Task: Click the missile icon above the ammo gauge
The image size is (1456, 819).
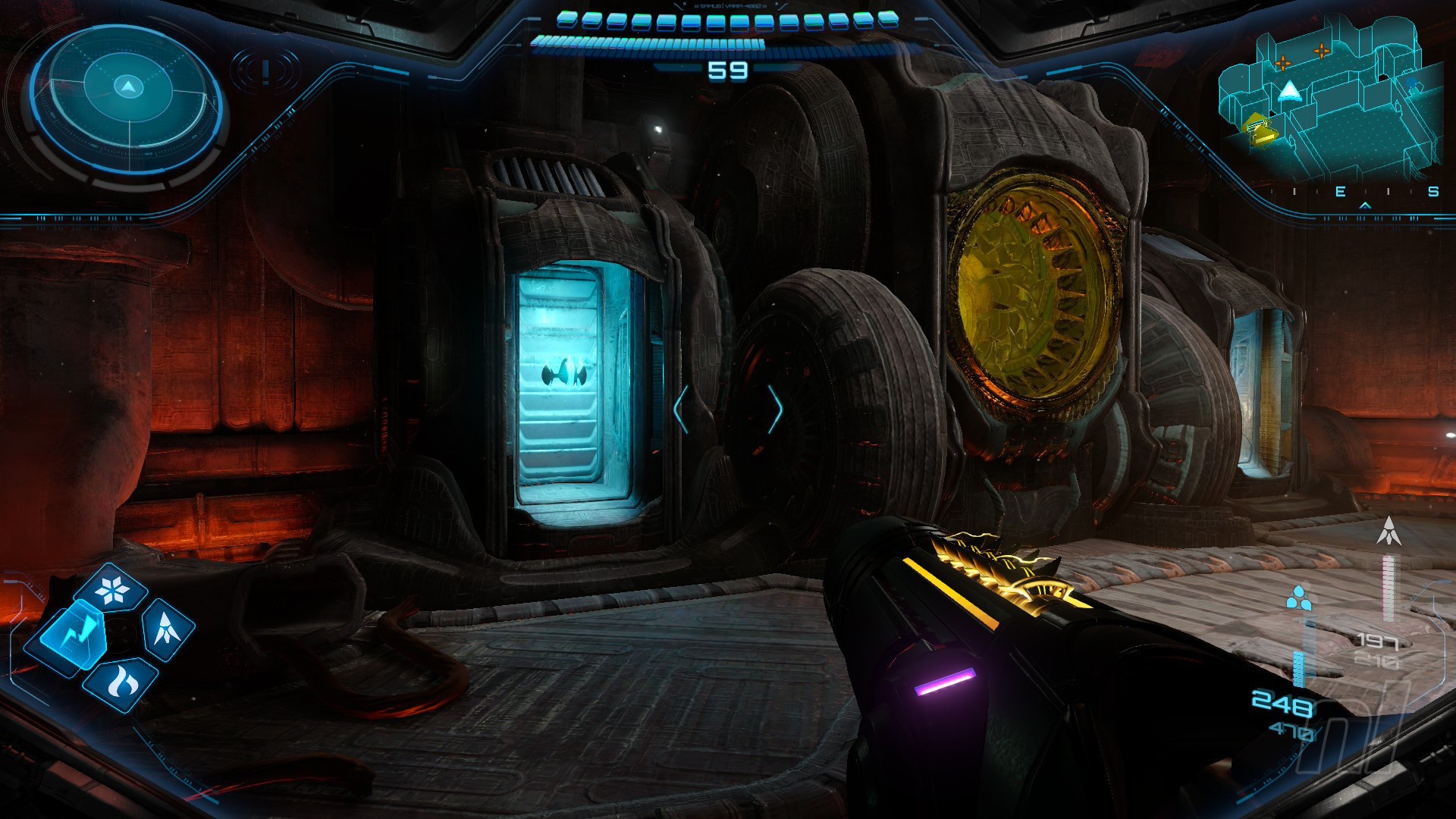Action: coord(1389,531)
